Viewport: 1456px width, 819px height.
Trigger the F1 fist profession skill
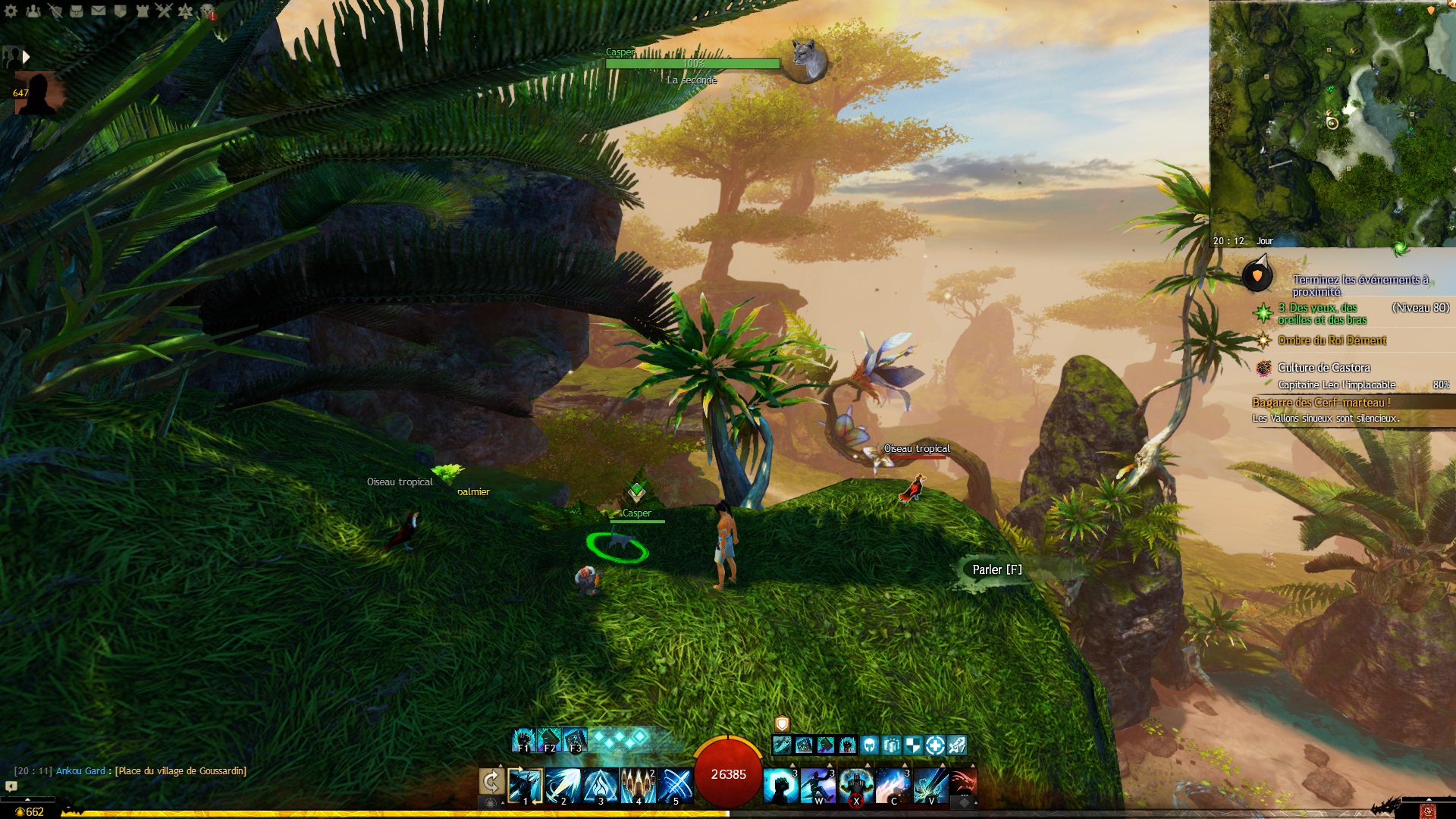[x=523, y=739]
